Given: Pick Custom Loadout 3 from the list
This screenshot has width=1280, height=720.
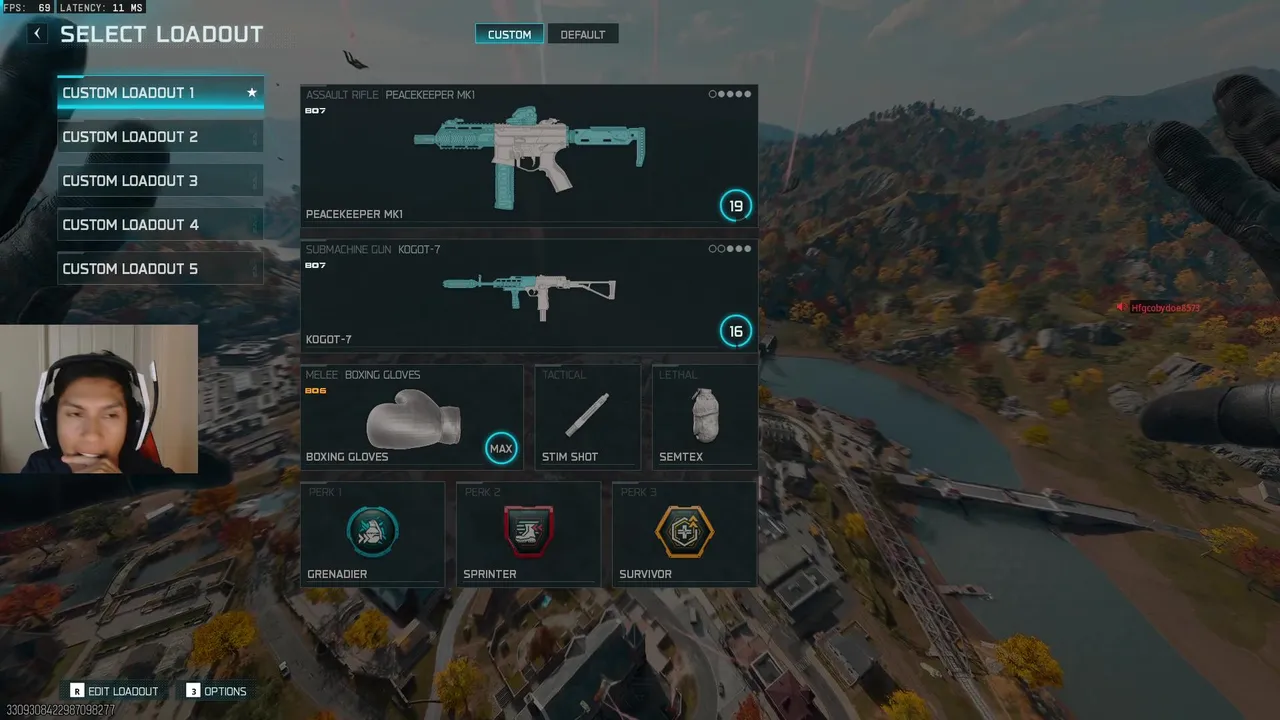Looking at the screenshot, I should [x=160, y=181].
